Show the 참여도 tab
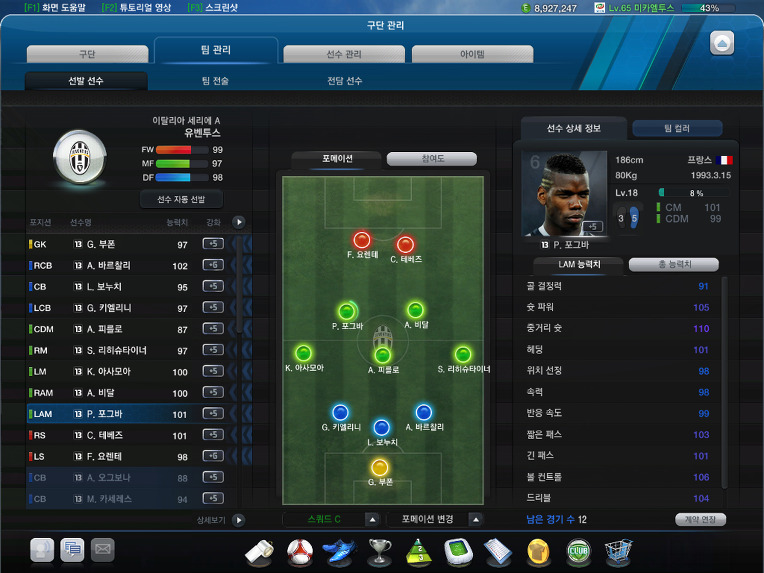764x573 pixels. point(431,159)
